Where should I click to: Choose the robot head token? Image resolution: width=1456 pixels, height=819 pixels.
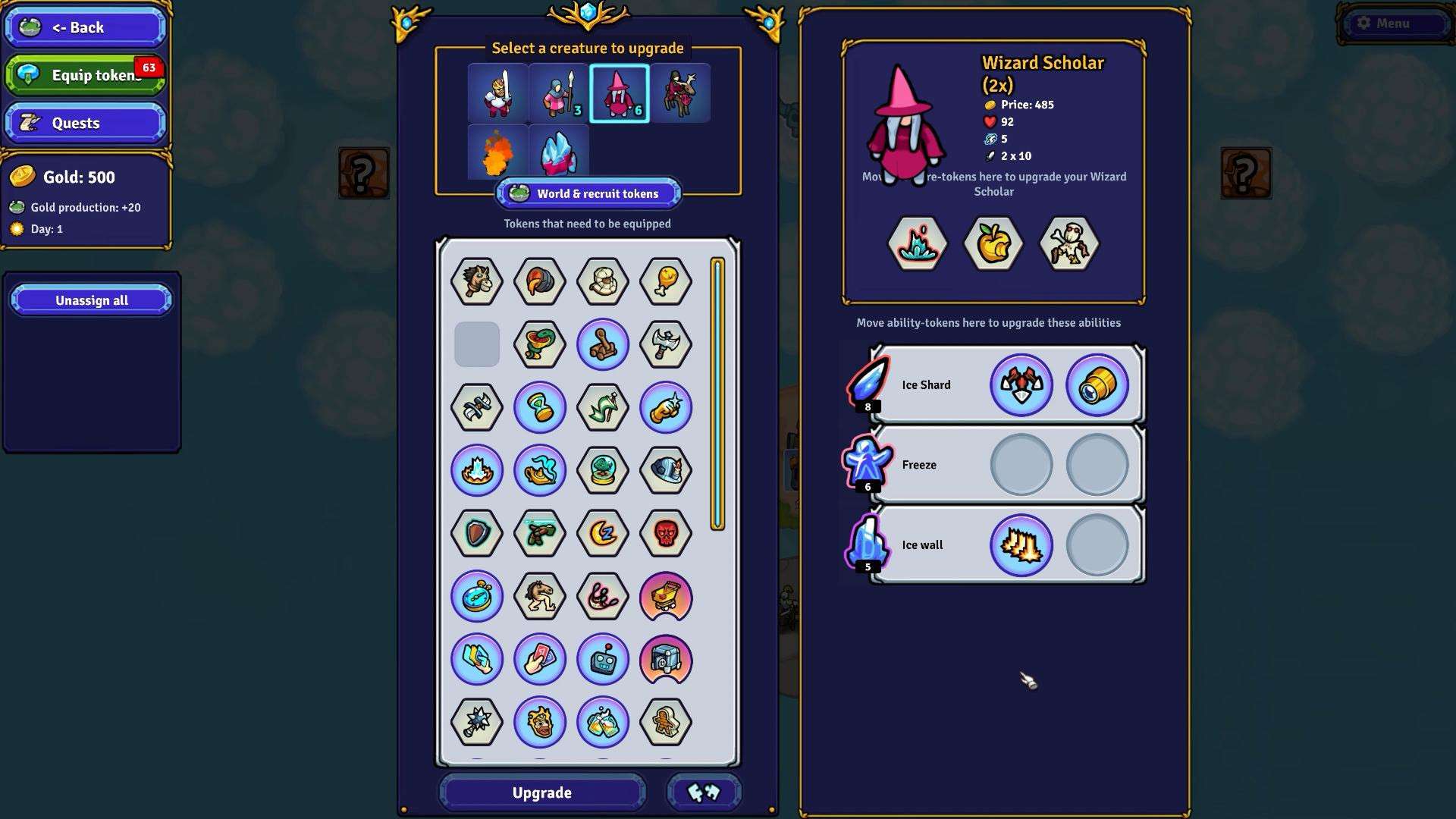(x=602, y=660)
